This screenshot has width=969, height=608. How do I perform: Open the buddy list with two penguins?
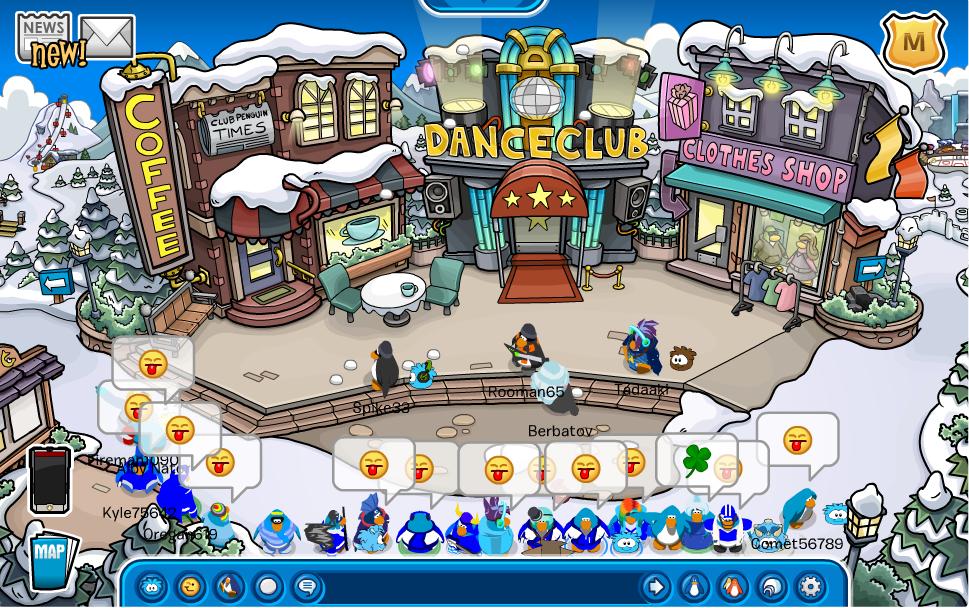(733, 587)
